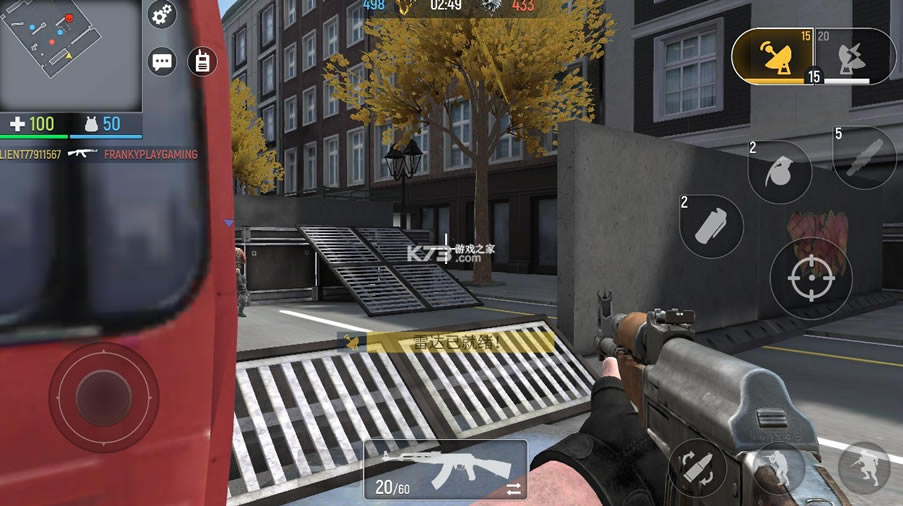The image size is (903, 506).
Task: Open the text chat bubble
Action: tap(162, 62)
